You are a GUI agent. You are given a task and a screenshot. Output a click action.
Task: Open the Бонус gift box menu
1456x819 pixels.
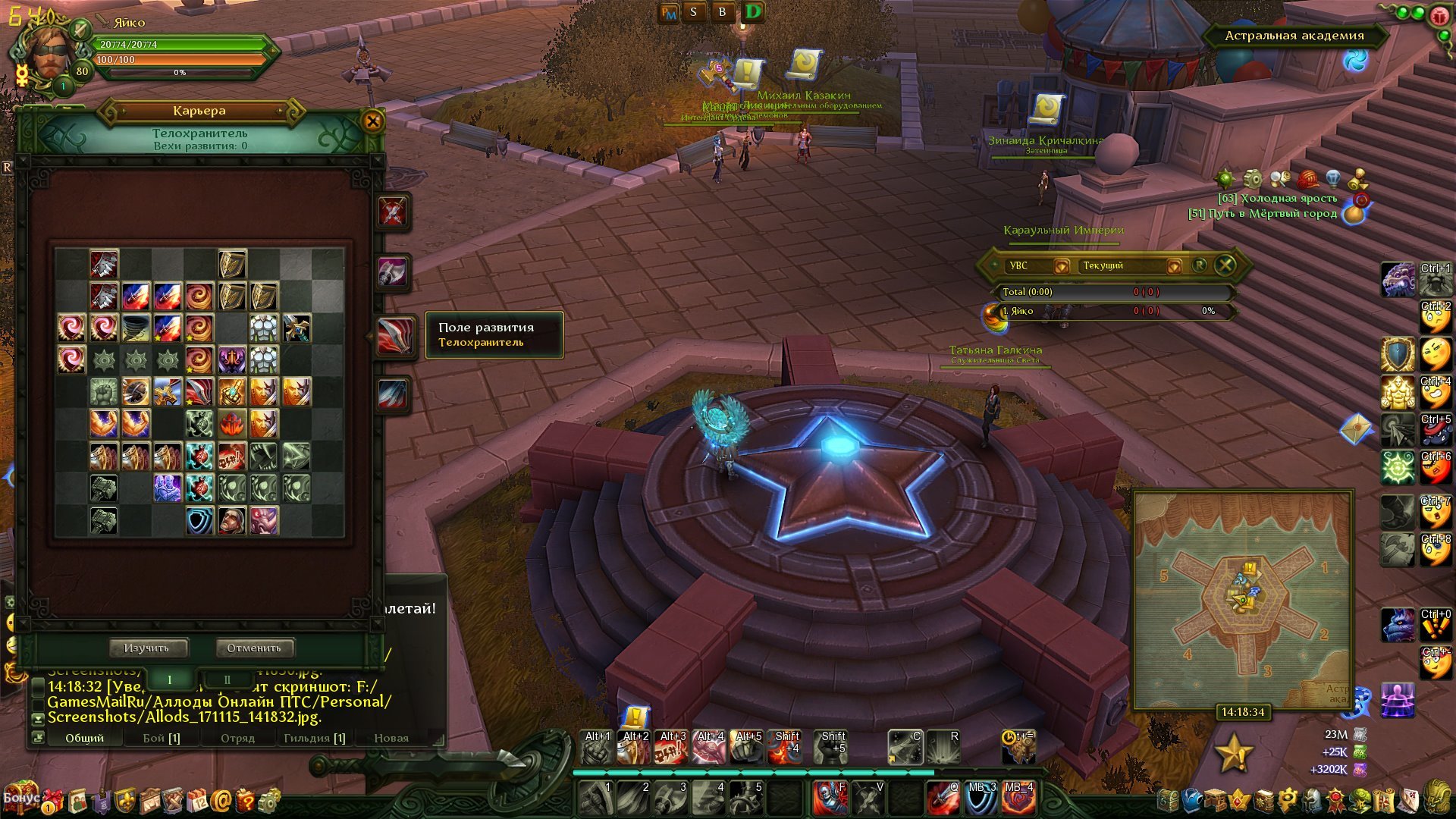[21, 798]
